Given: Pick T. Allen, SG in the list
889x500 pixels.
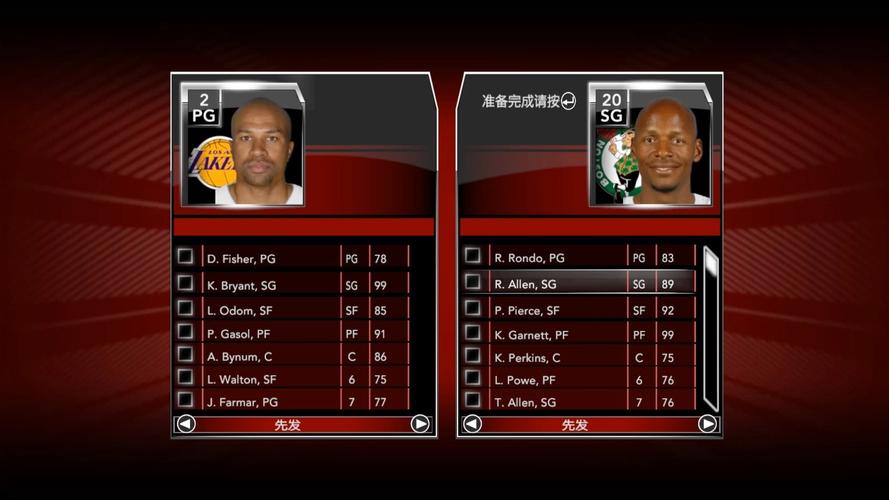Looking at the screenshot, I should (x=556, y=402).
